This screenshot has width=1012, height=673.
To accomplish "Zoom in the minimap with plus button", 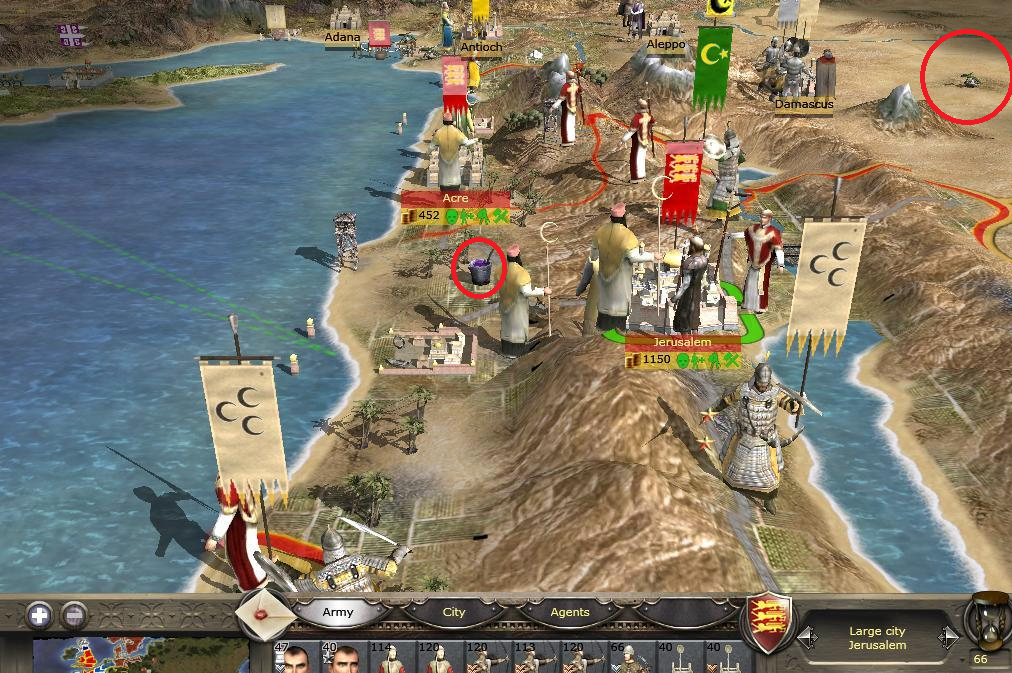I will pyautogui.click(x=39, y=614).
